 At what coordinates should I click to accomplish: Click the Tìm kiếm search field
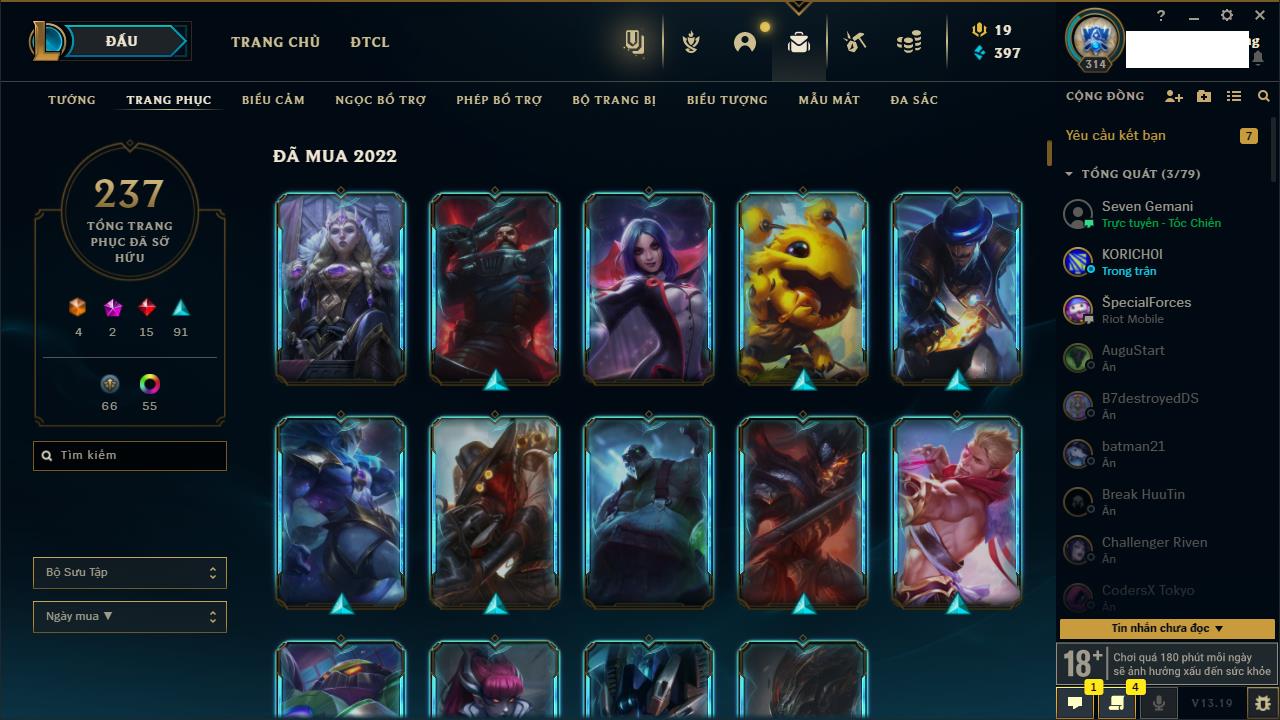(x=130, y=456)
